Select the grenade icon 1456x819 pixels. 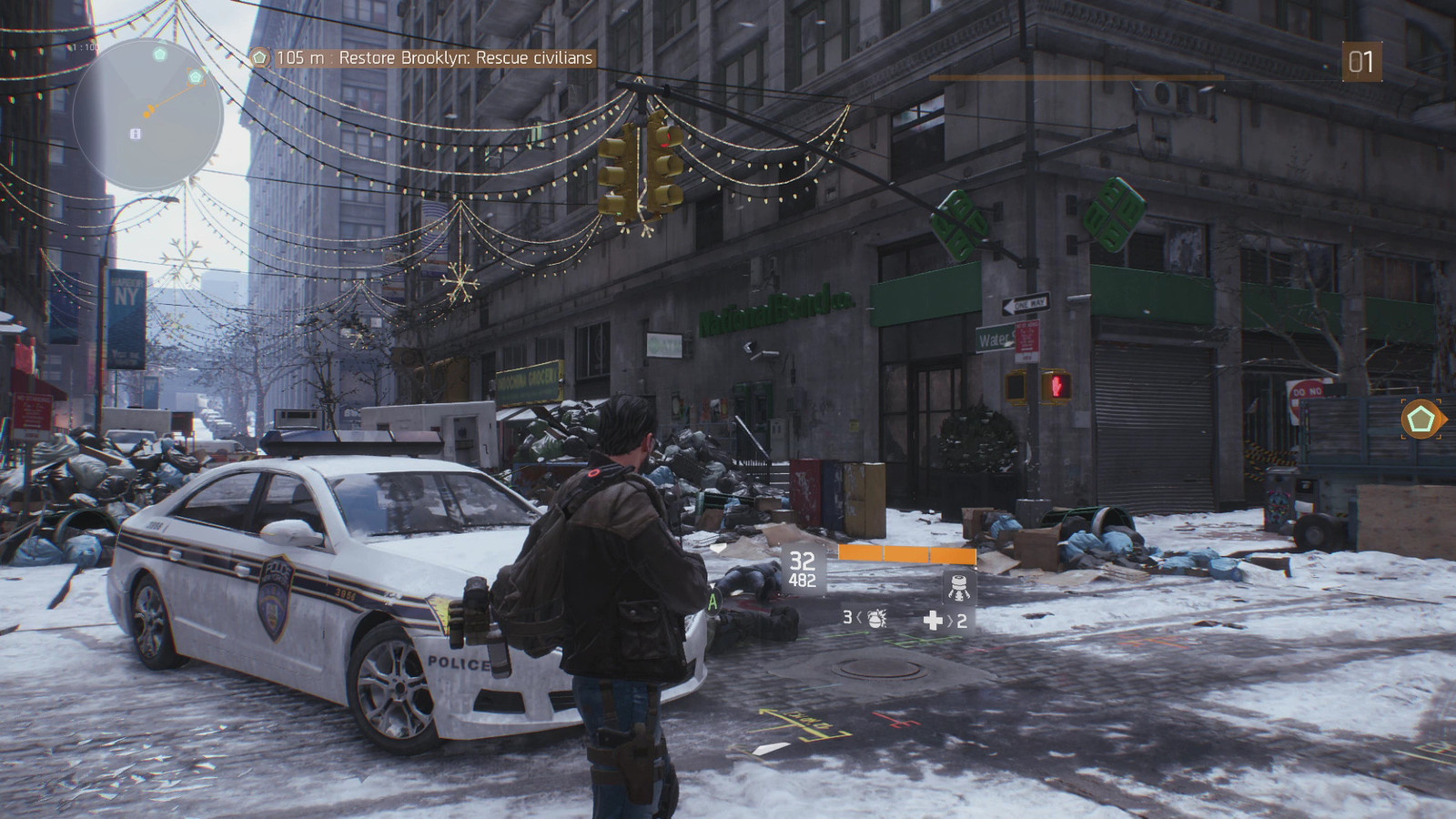pos(877,619)
